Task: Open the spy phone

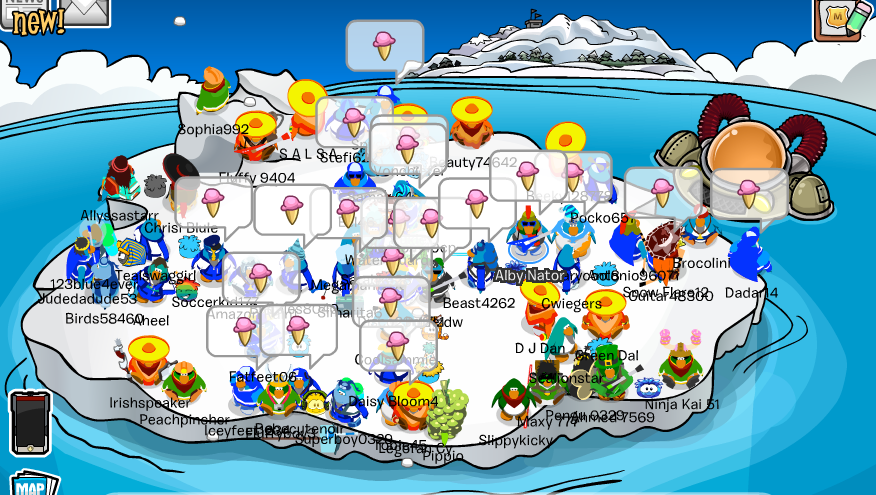Action: [x=29, y=421]
